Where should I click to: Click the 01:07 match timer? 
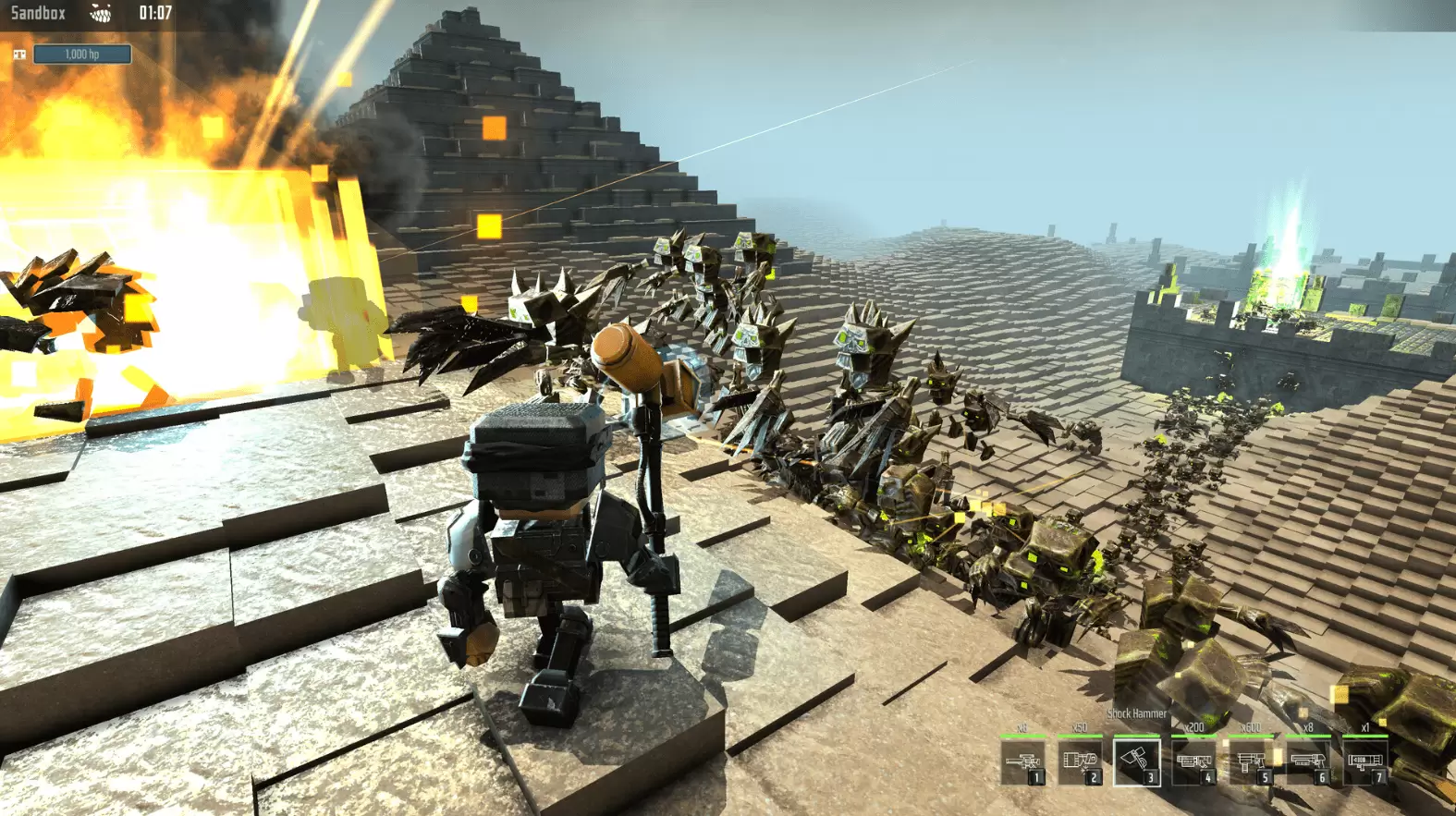pos(156,12)
